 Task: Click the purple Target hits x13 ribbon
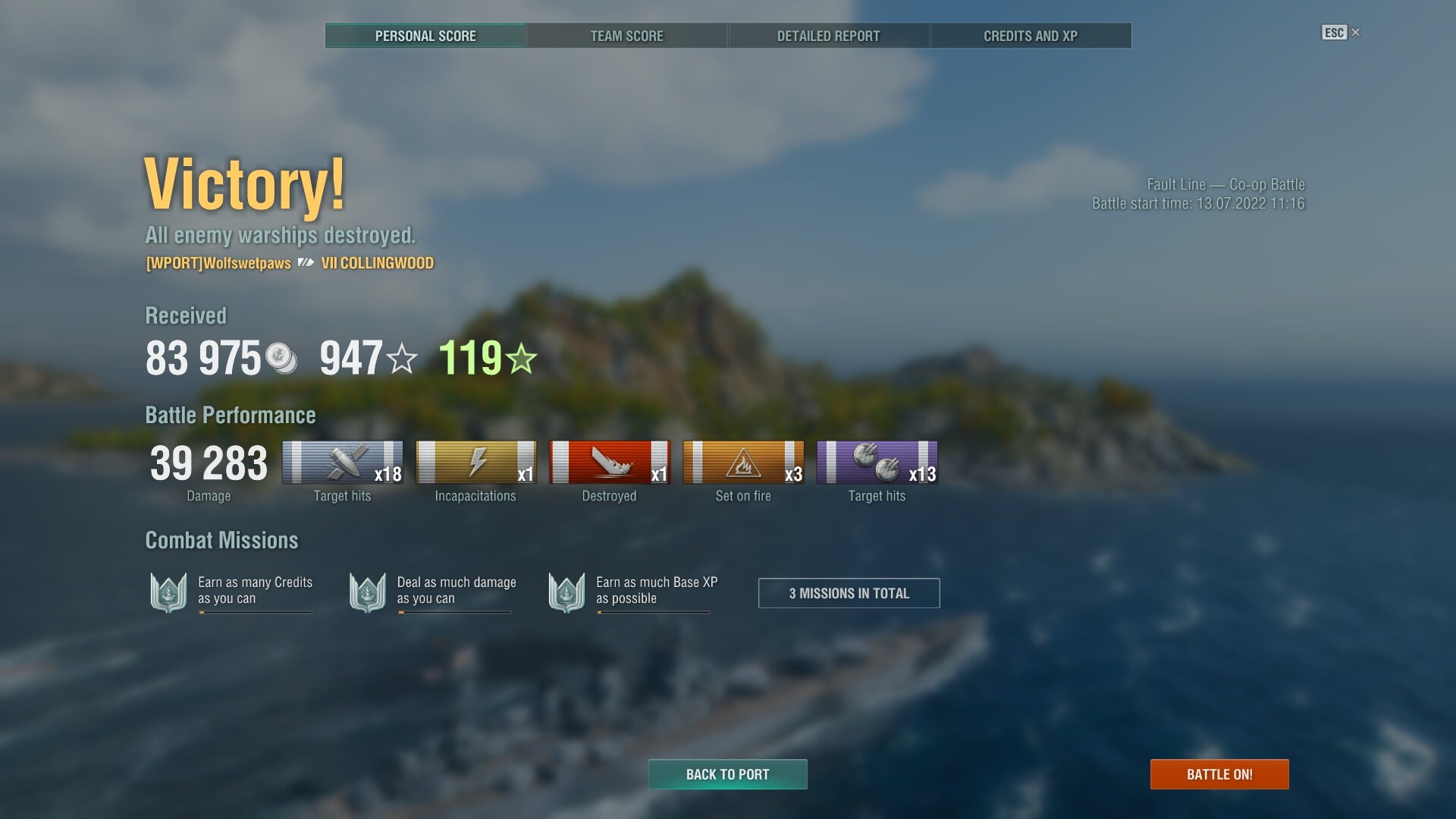[x=877, y=462]
